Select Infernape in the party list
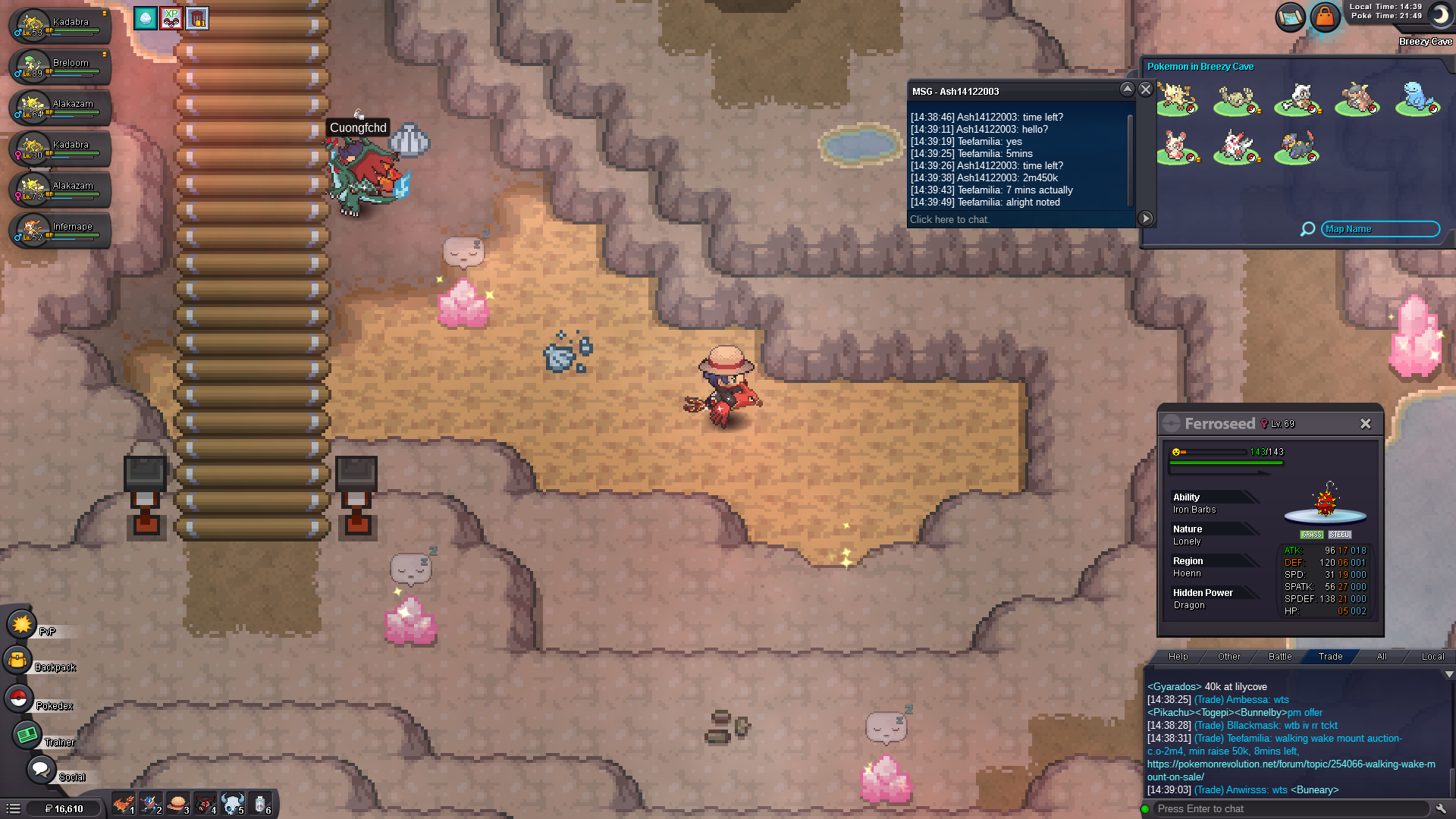Viewport: 1456px width, 819px height. tap(61, 230)
